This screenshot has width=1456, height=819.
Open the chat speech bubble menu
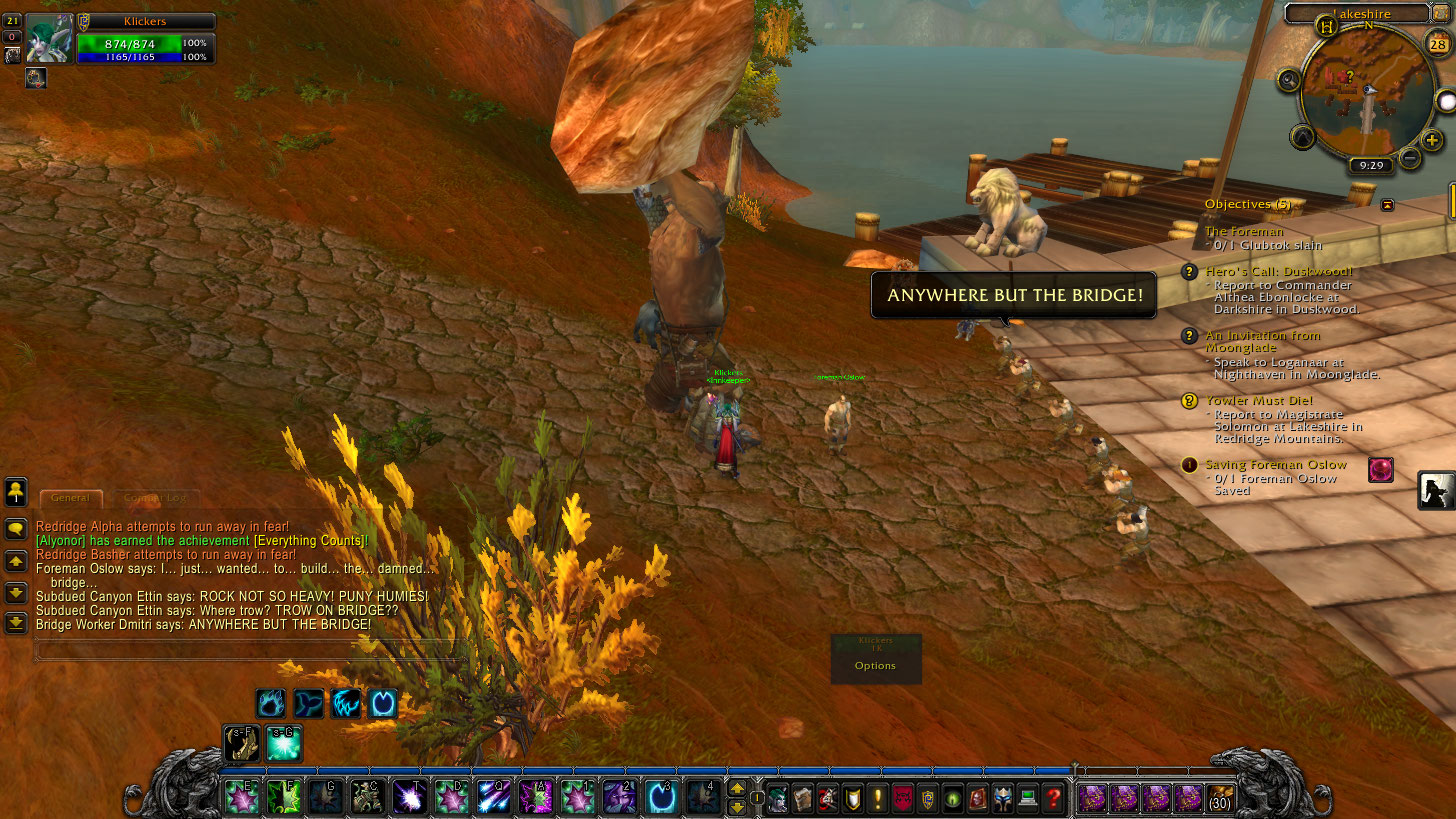(16, 529)
